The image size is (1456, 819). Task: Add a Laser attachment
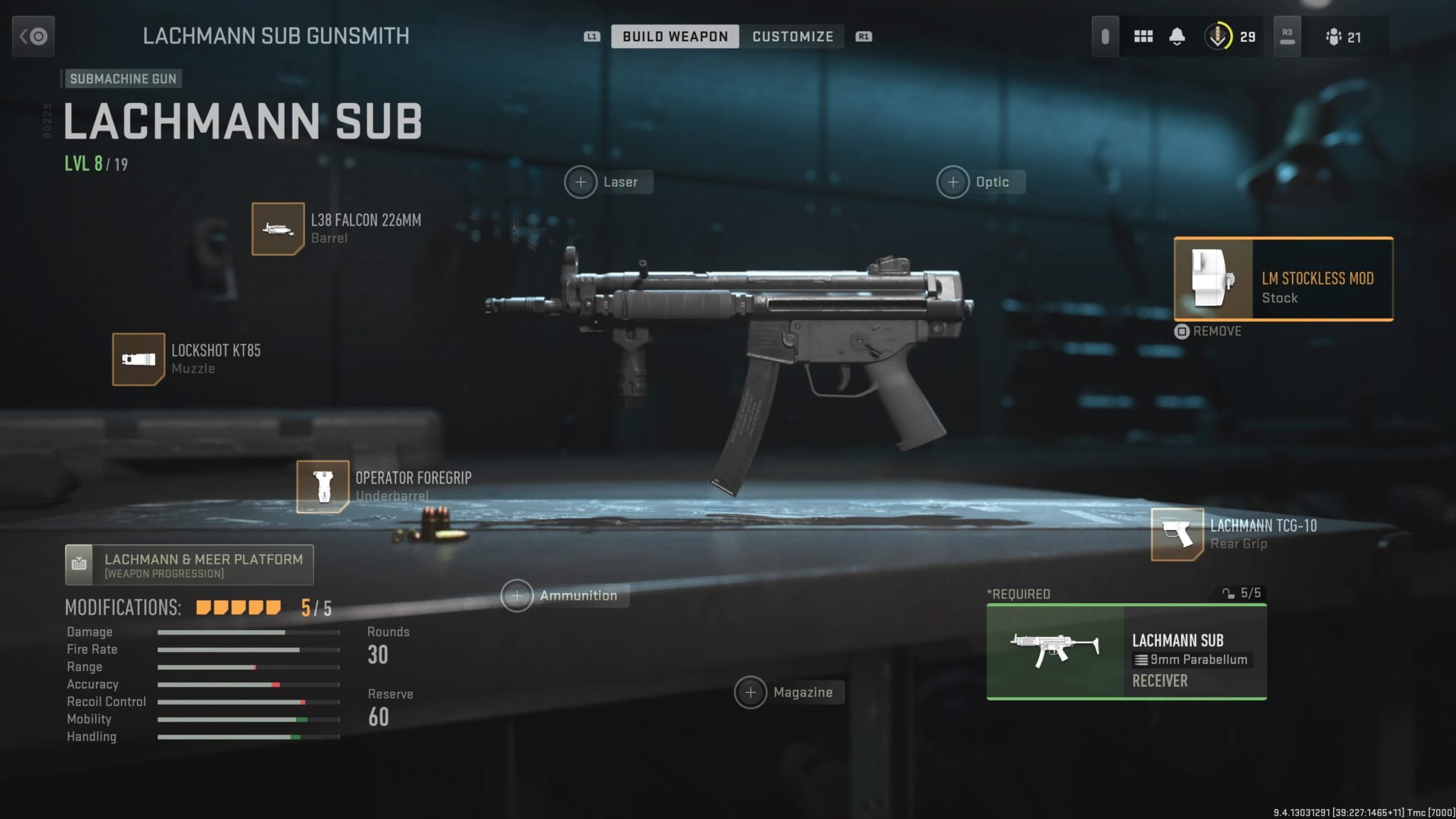(x=581, y=183)
